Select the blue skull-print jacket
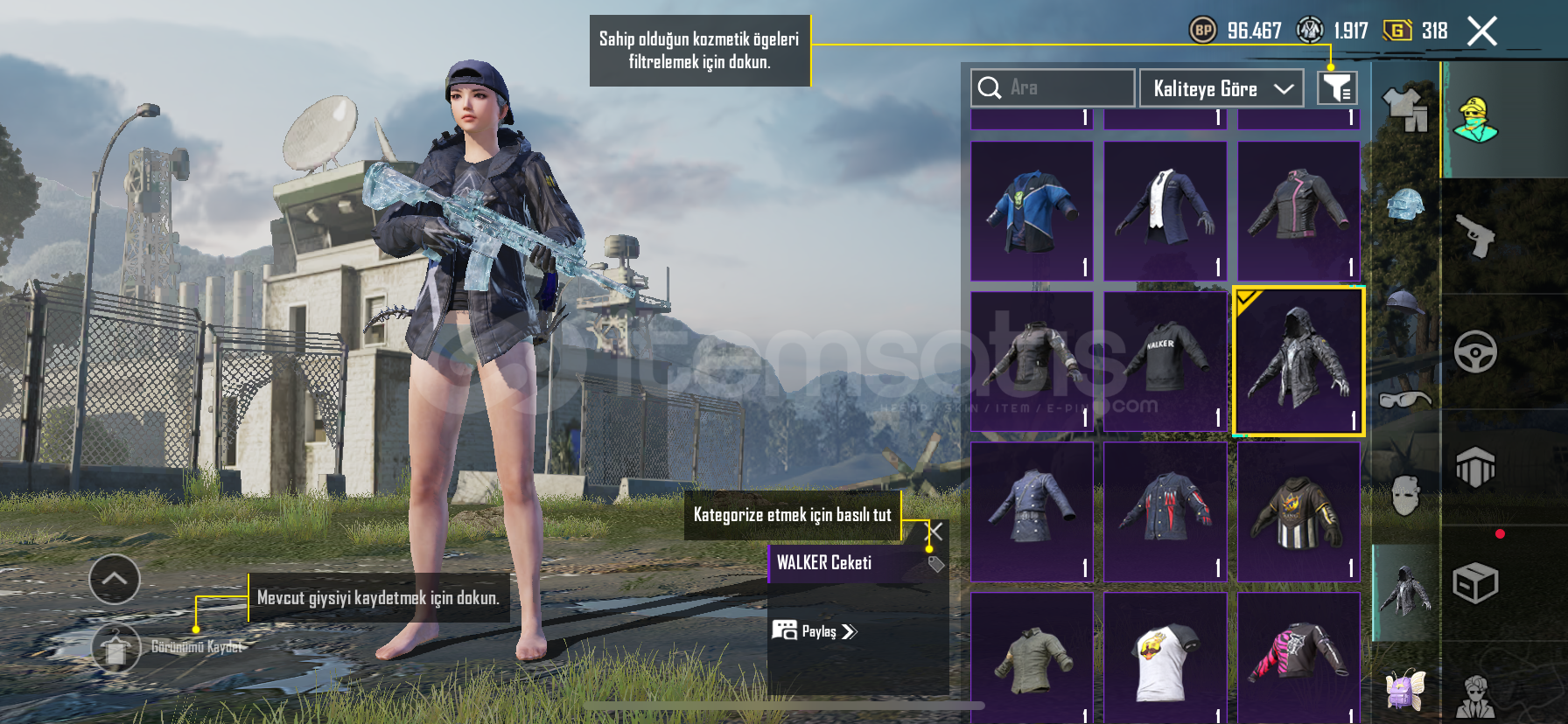Viewport: 1568px width, 724px height. point(1032,211)
